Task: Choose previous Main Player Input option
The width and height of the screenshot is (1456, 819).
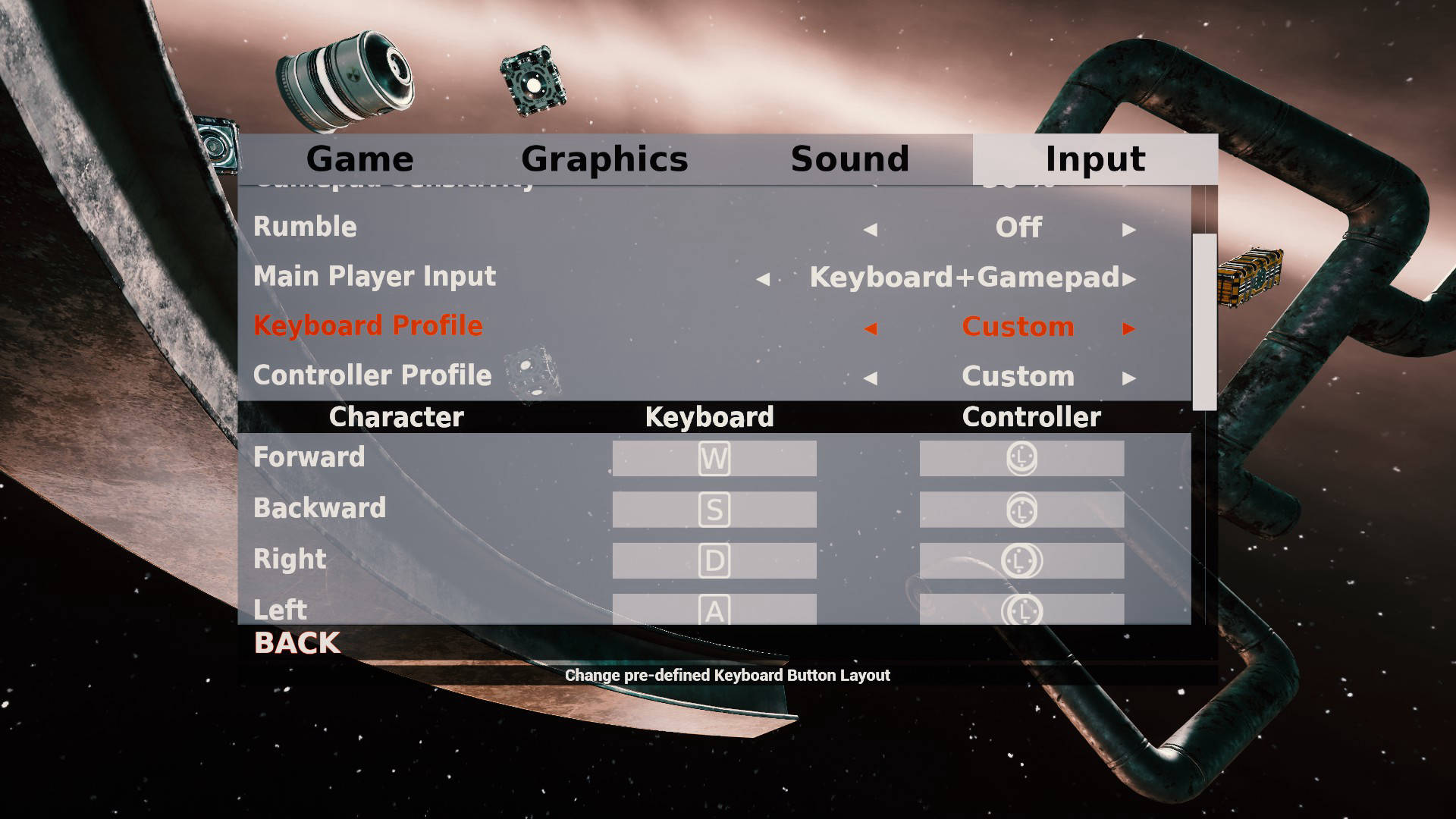Action: [x=763, y=279]
